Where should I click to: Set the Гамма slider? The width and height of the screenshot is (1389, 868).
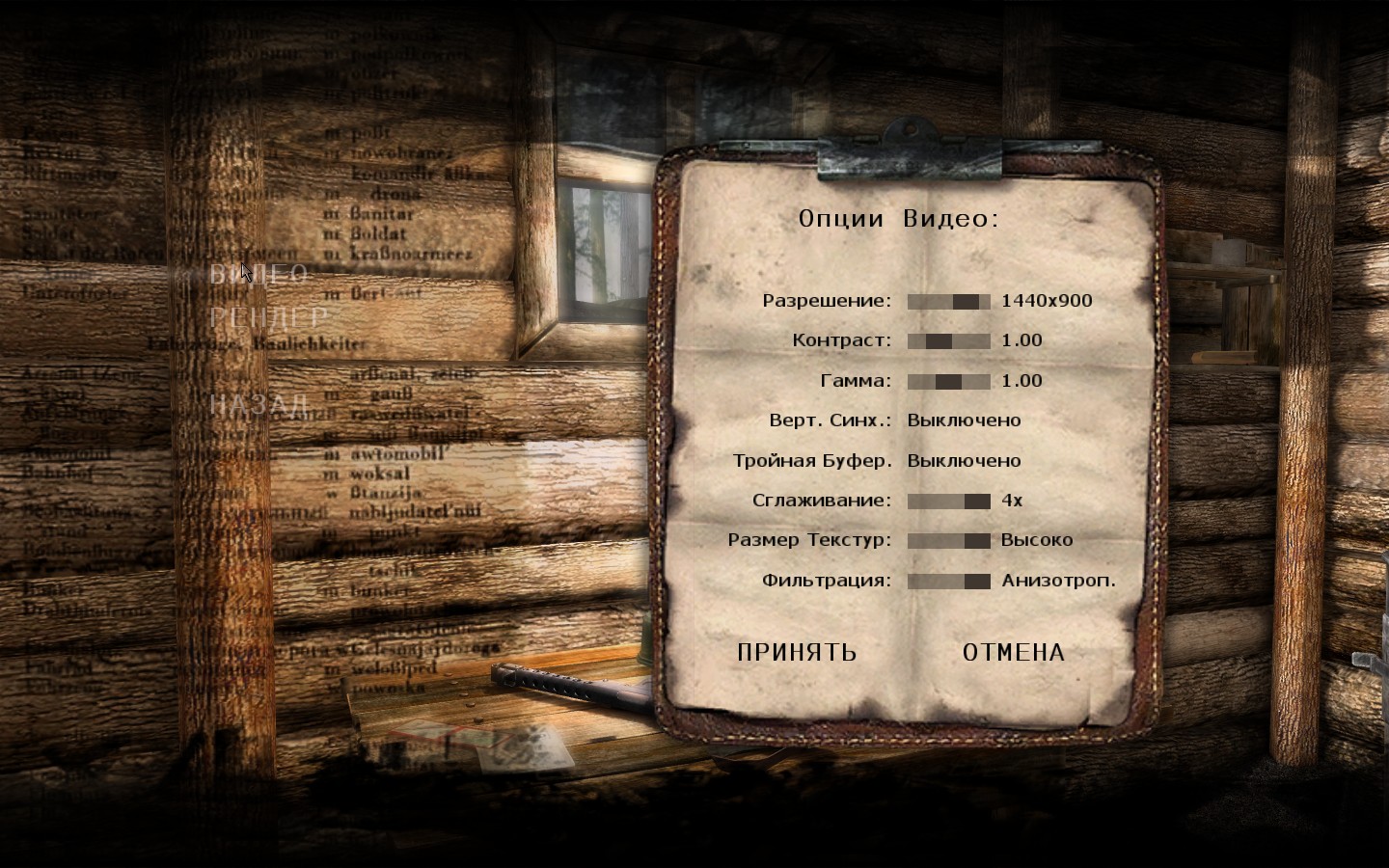(948, 382)
